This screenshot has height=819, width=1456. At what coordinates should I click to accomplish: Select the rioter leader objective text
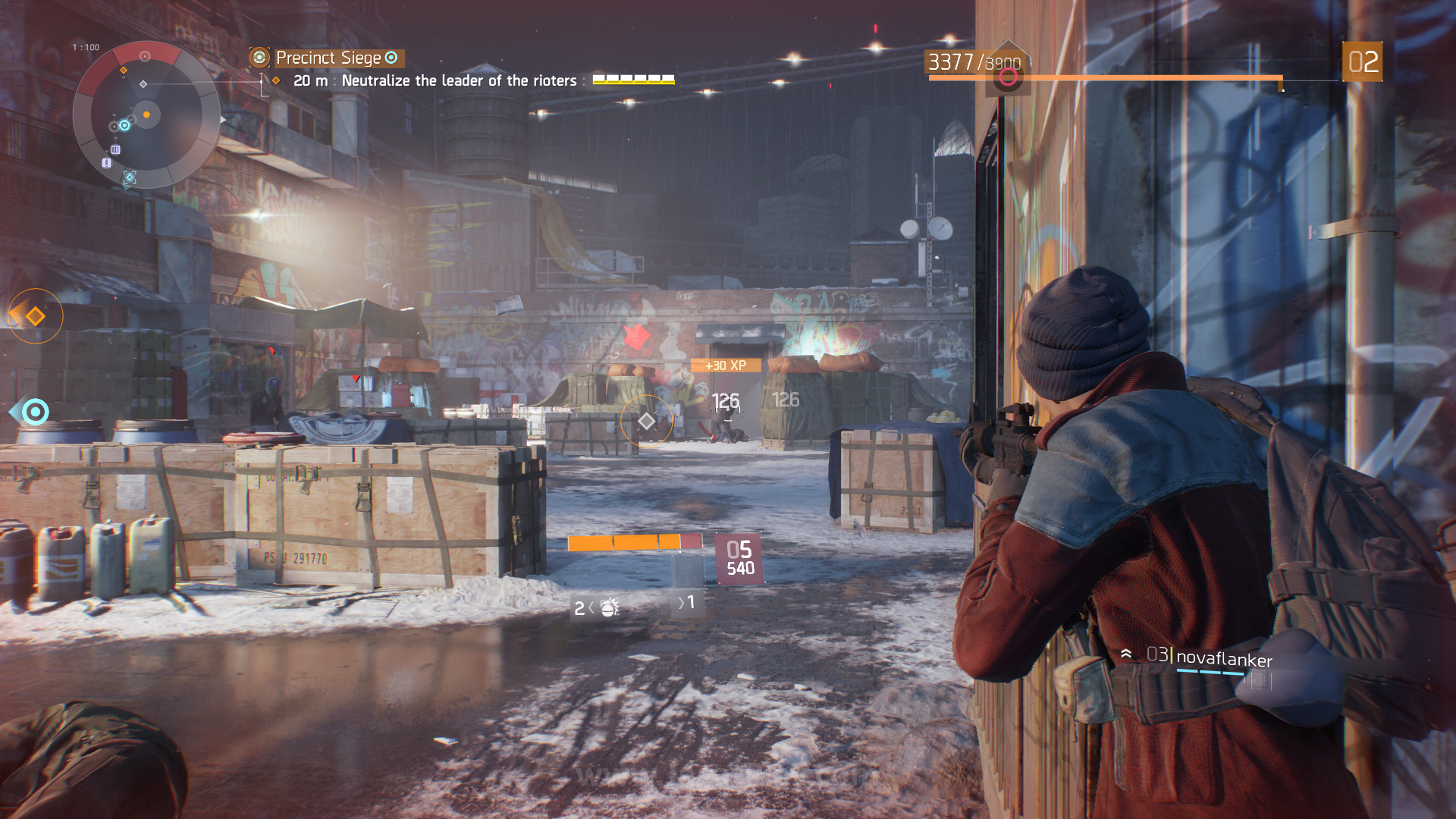[x=459, y=80]
